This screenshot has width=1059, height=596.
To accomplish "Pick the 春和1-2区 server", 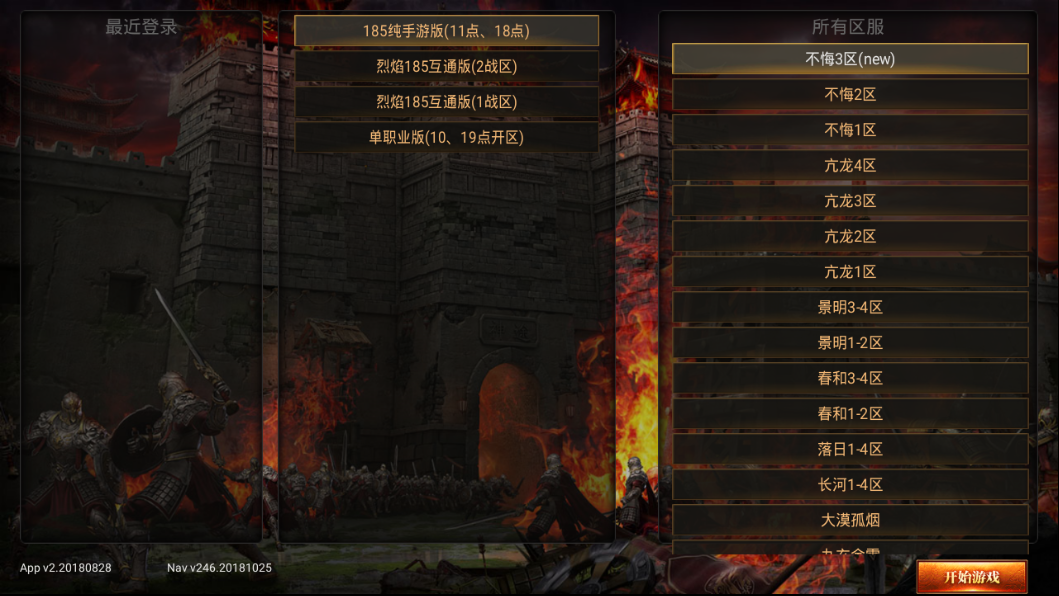I will click(x=850, y=414).
